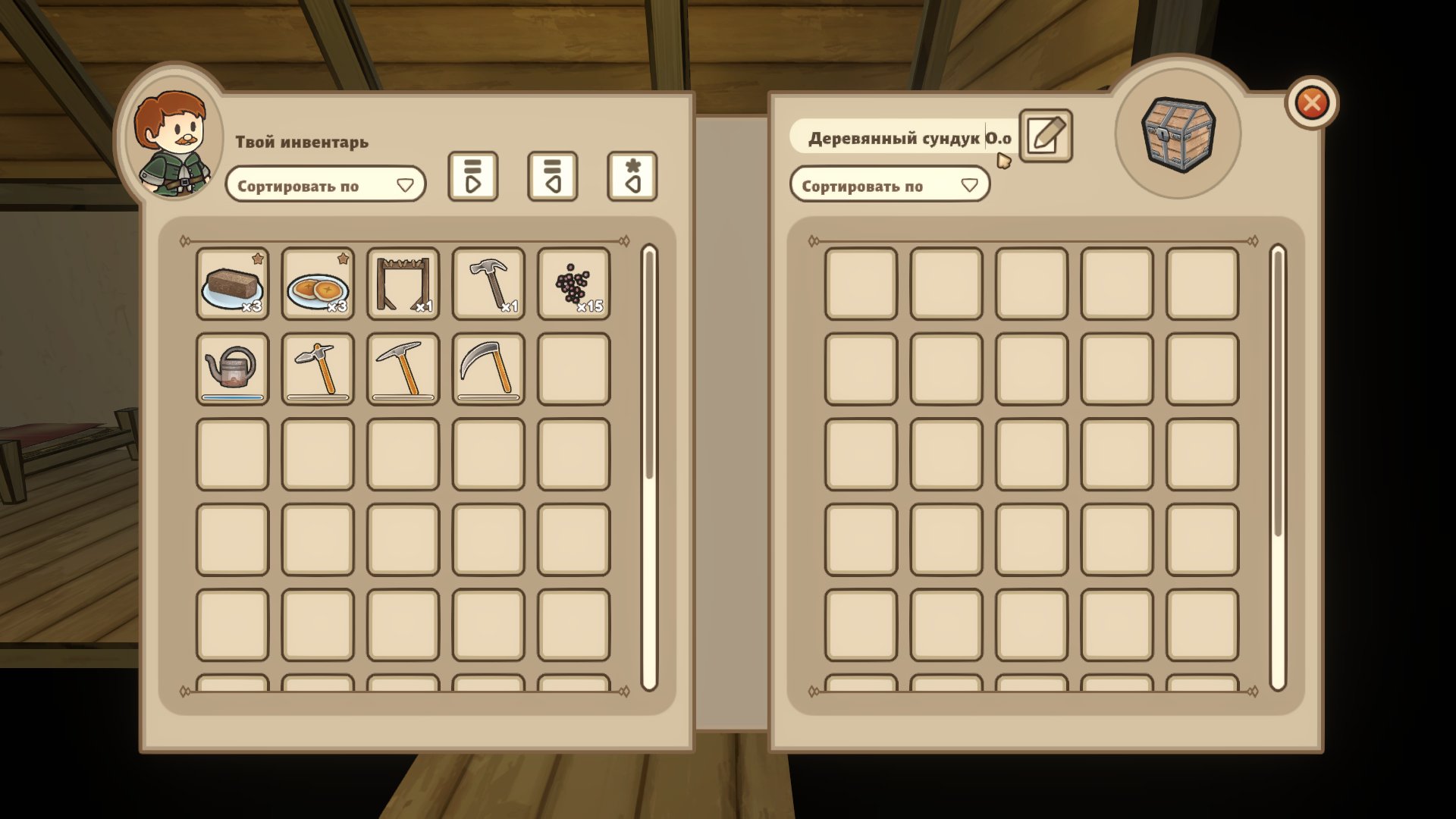
Task: Choose the watering can slot
Action: point(232,369)
